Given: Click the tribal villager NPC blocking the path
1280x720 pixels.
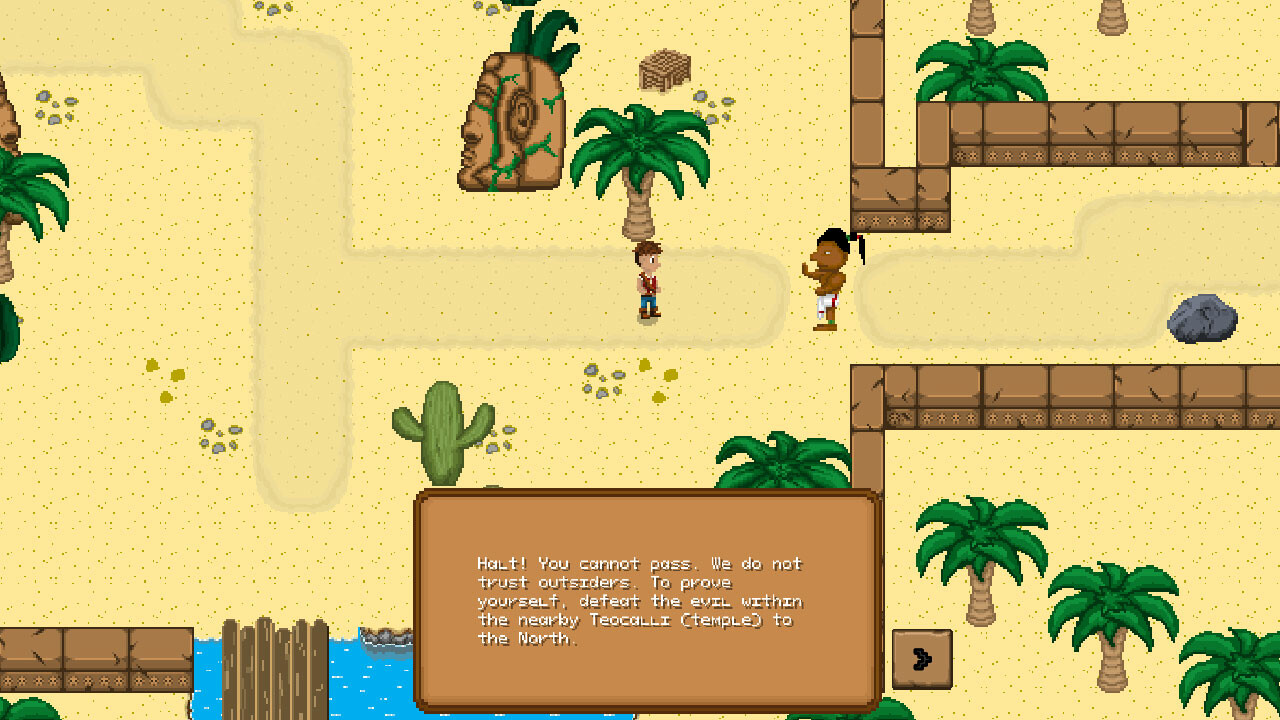Looking at the screenshot, I should coord(827,275).
